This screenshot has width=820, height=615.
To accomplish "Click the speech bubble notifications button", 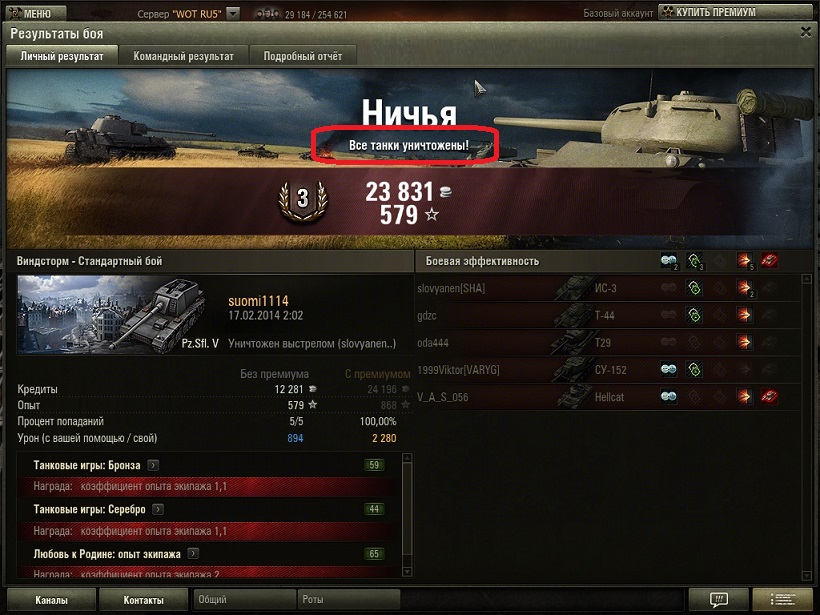I will pyautogui.click(x=718, y=600).
